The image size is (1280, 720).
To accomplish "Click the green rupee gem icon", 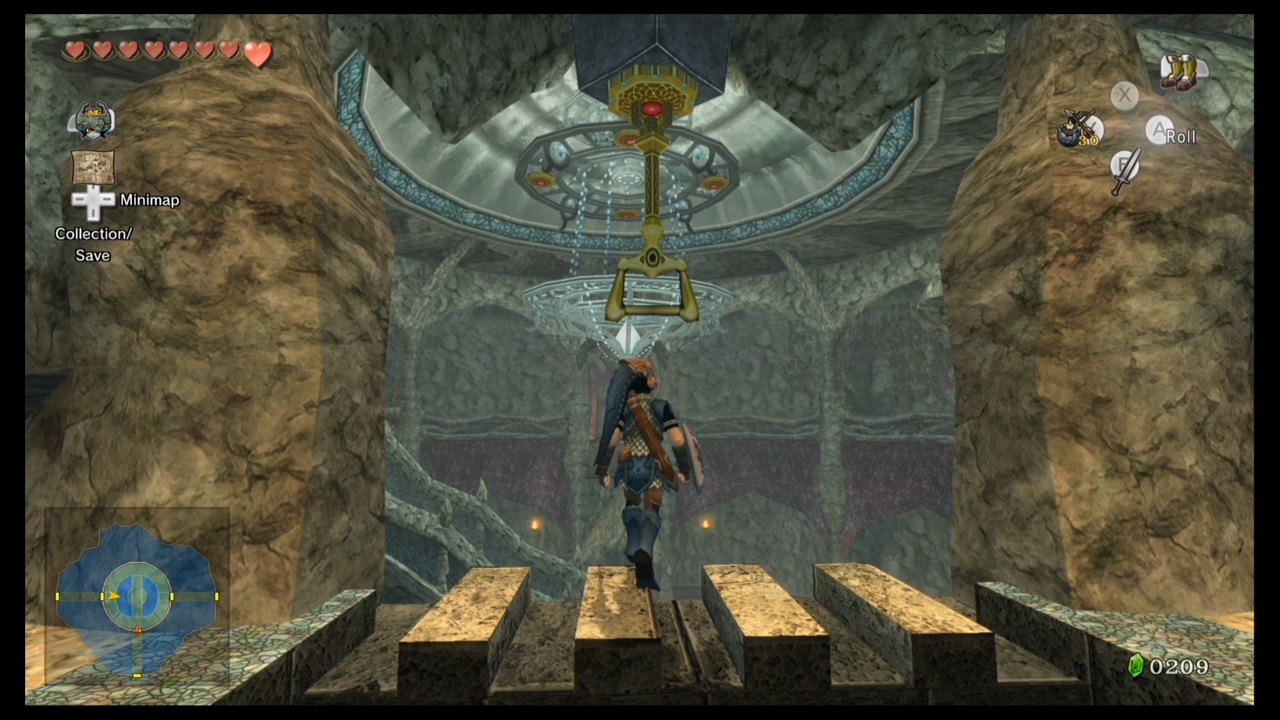I will (1139, 666).
